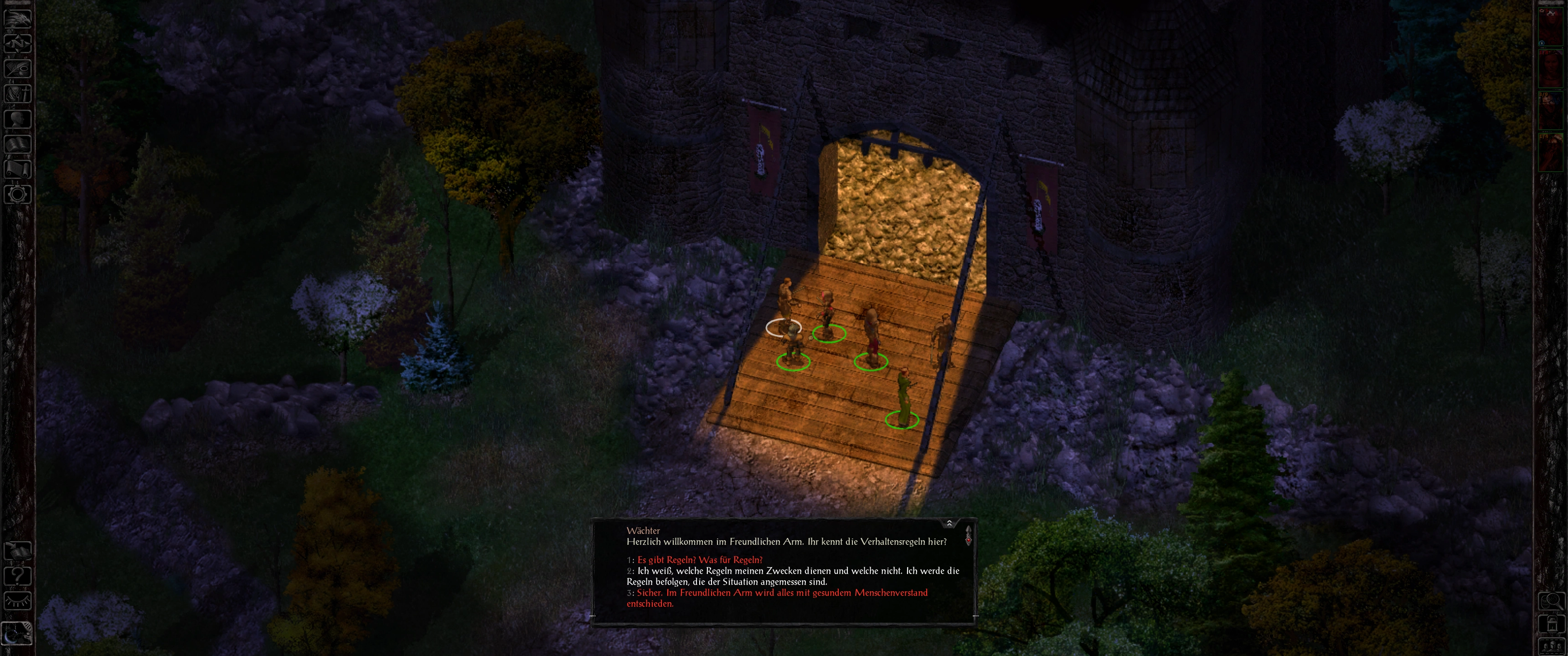Image resolution: width=1568 pixels, height=656 pixels.
Task: Open the mage spellbook icon
Action: [x=18, y=144]
